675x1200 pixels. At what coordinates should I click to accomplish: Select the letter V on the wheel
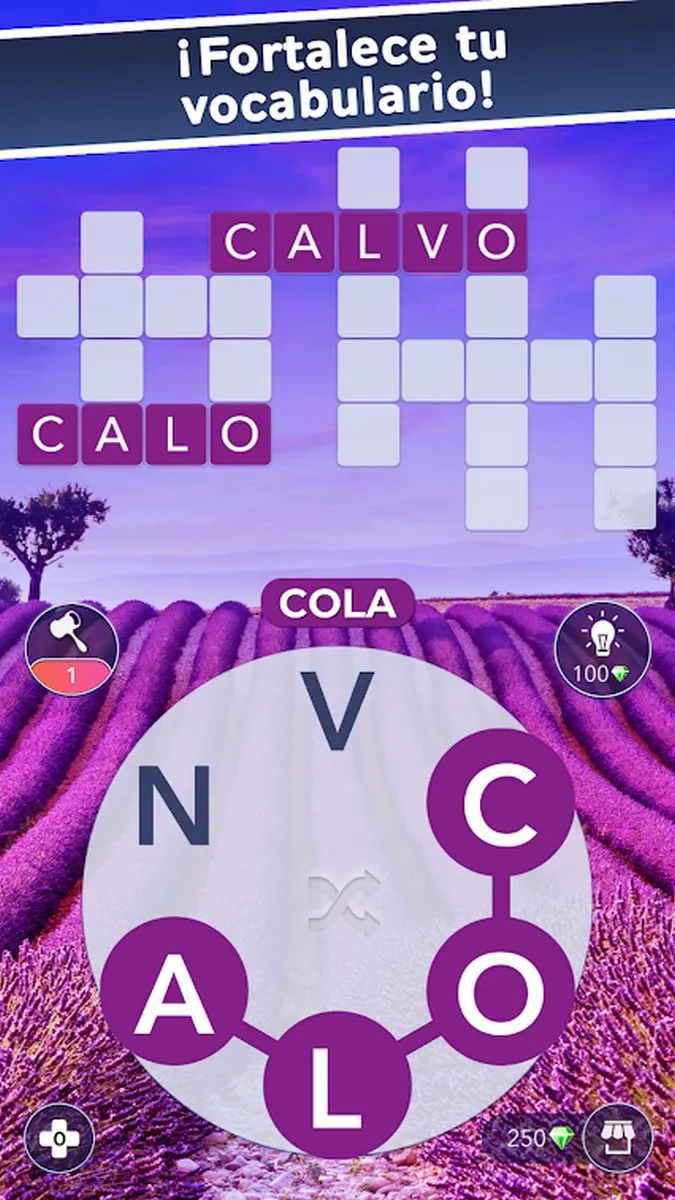click(339, 712)
